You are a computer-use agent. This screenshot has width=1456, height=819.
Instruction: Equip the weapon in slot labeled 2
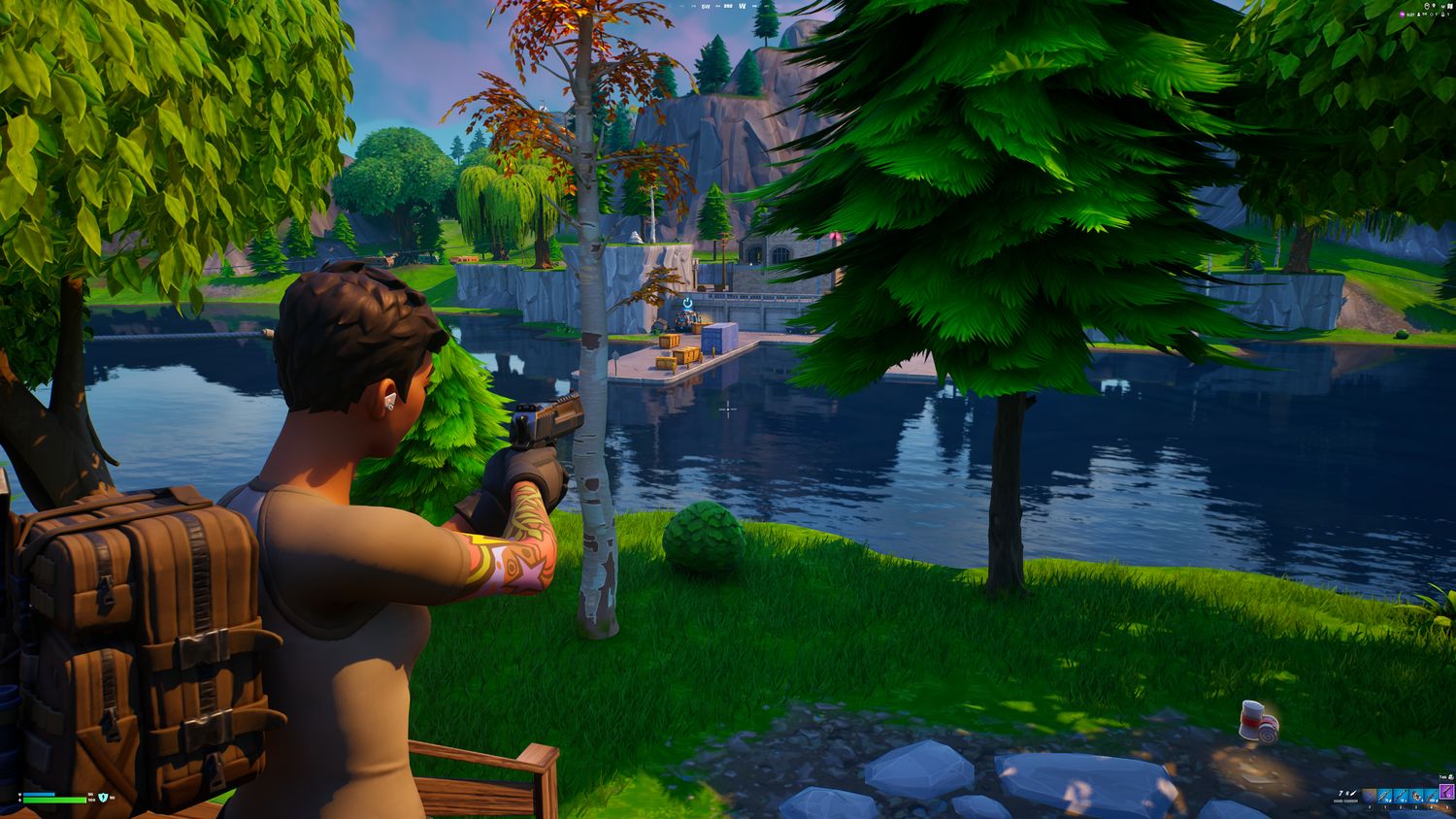(x=1401, y=797)
